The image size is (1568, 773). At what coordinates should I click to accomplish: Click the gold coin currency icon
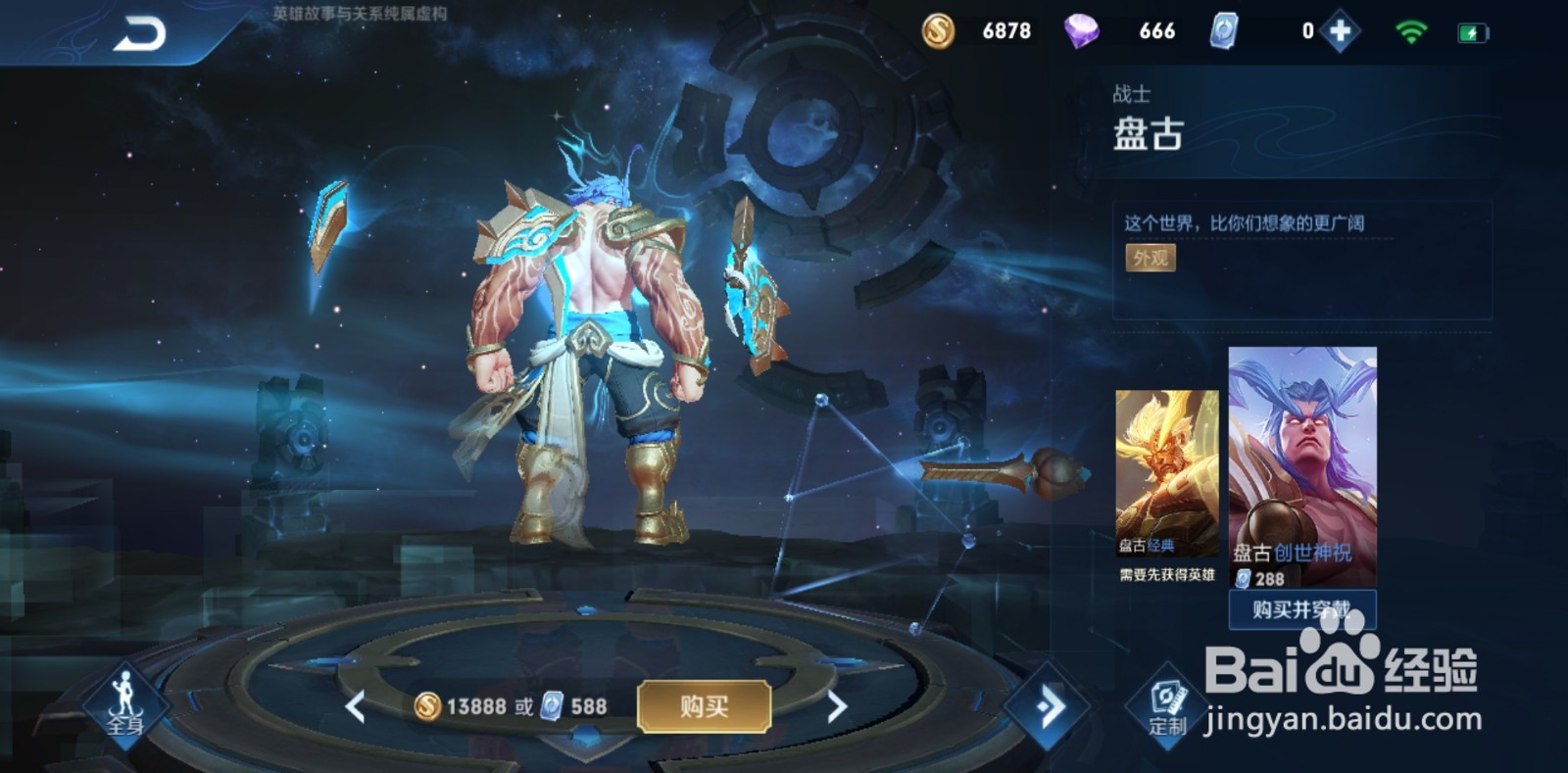point(939,30)
